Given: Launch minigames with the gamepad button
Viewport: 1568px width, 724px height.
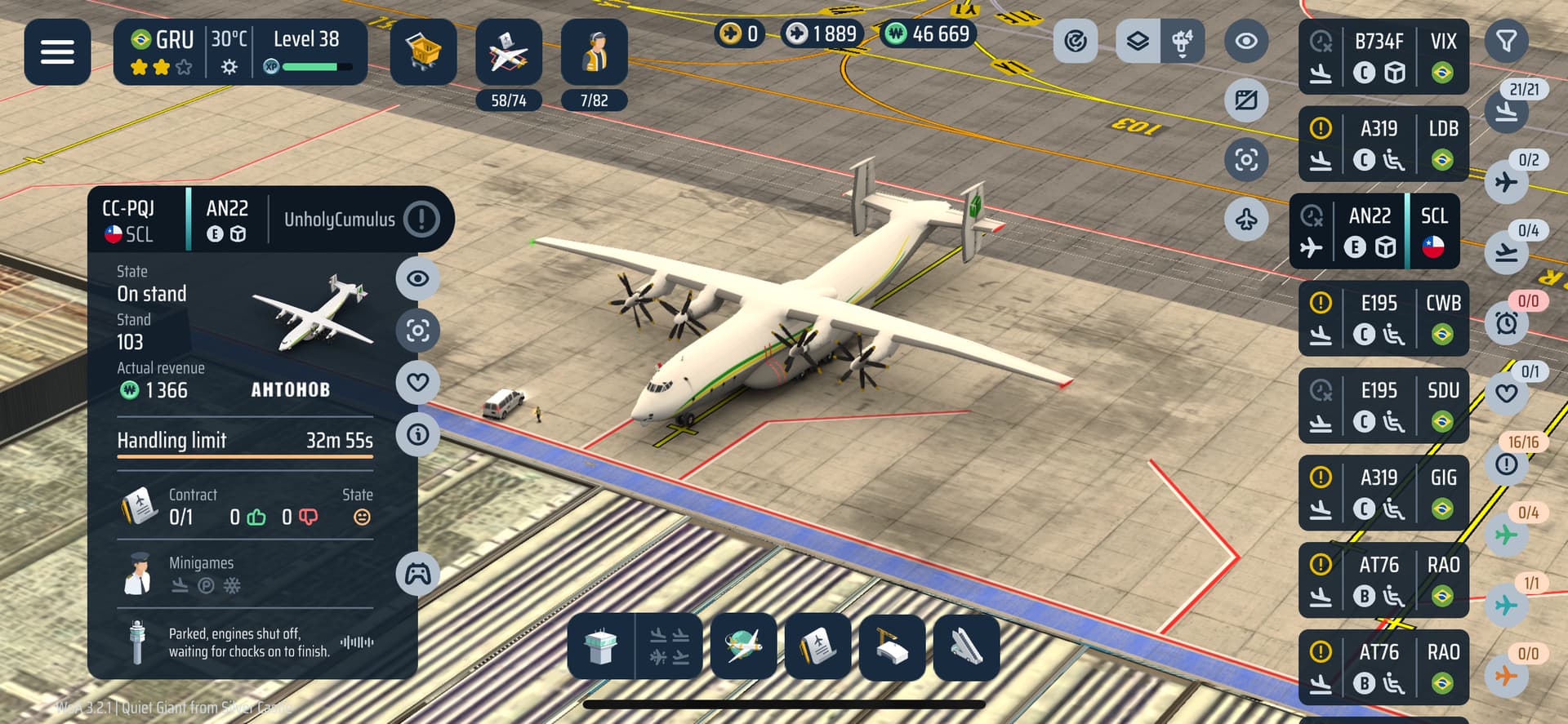Looking at the screenshot, I should tap(417, 574).
